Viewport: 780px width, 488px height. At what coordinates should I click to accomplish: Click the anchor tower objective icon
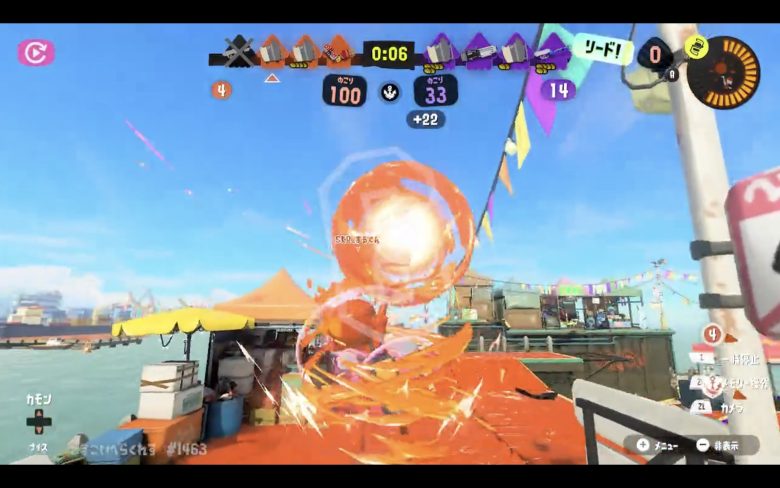click(390, 93)
